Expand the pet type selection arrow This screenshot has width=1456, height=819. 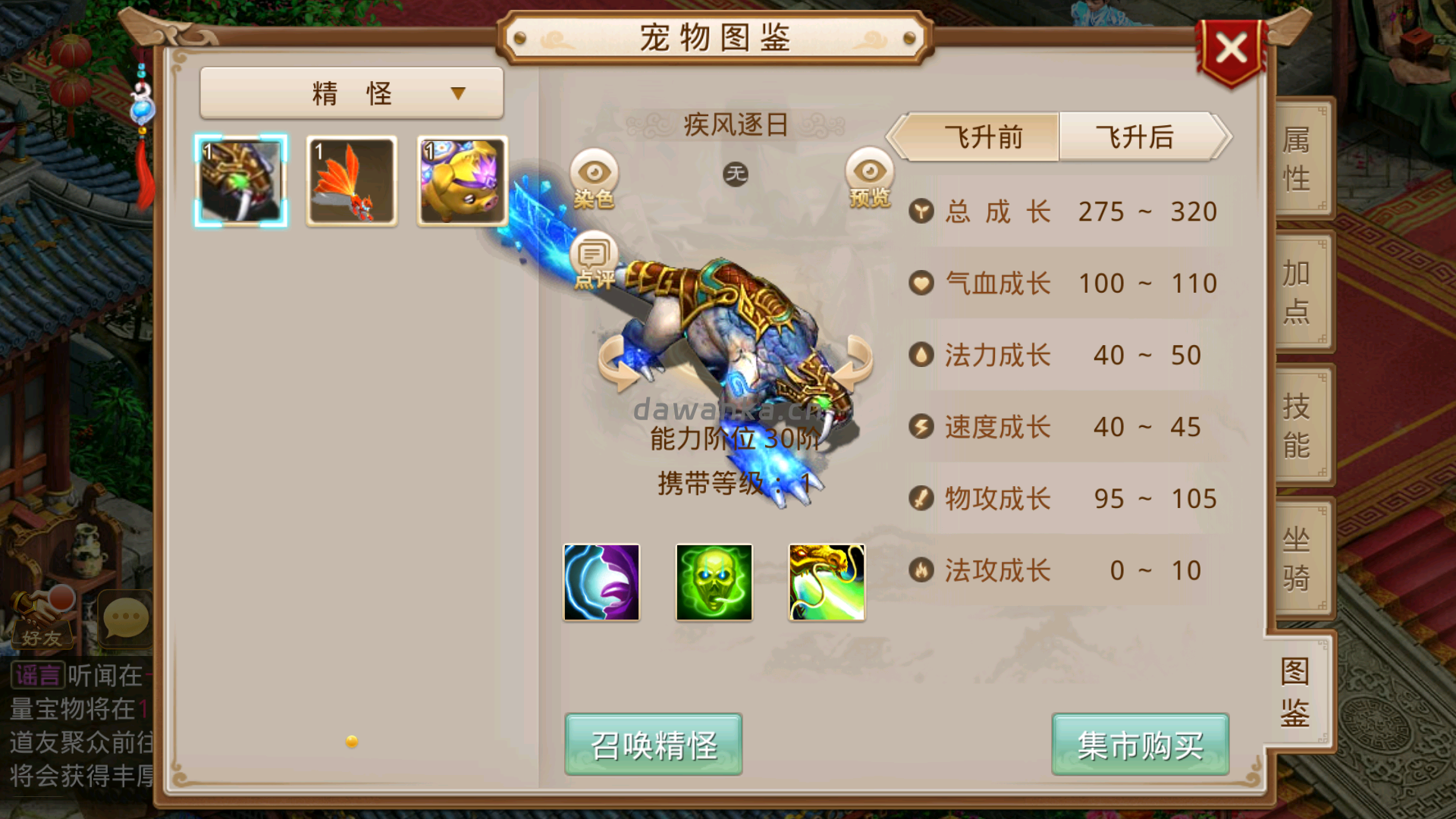(457, 93)
